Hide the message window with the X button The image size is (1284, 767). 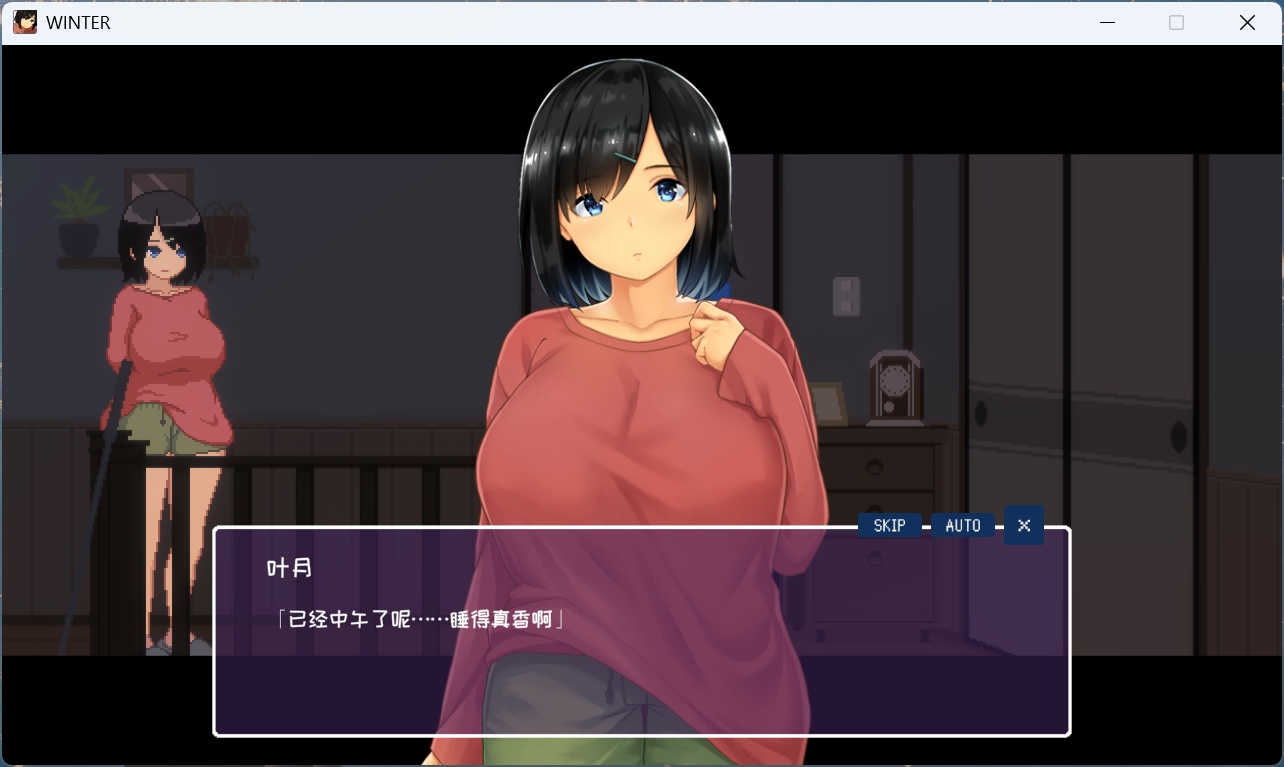tap(1023, 525)
